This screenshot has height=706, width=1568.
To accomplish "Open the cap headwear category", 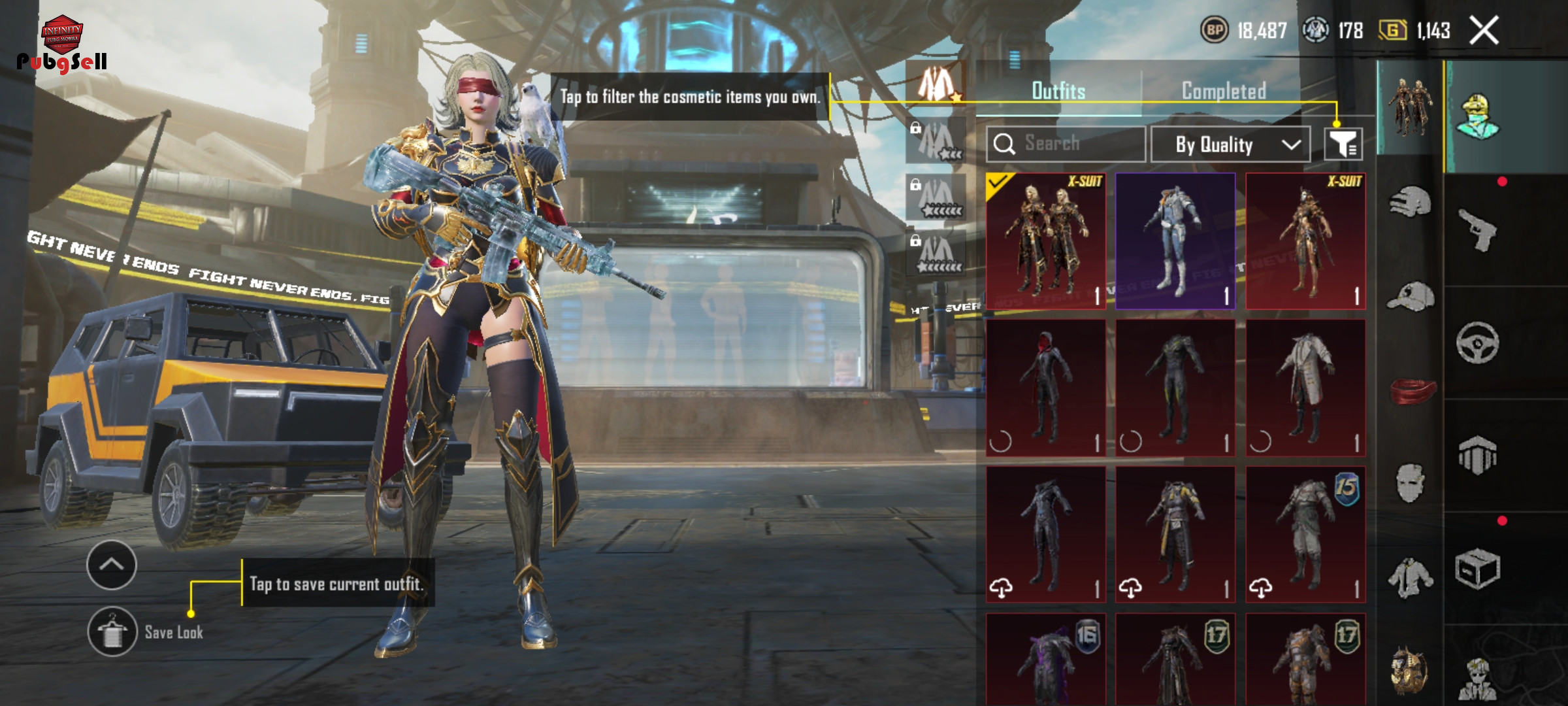I will pyautogui.click(x=1410, y=297).
